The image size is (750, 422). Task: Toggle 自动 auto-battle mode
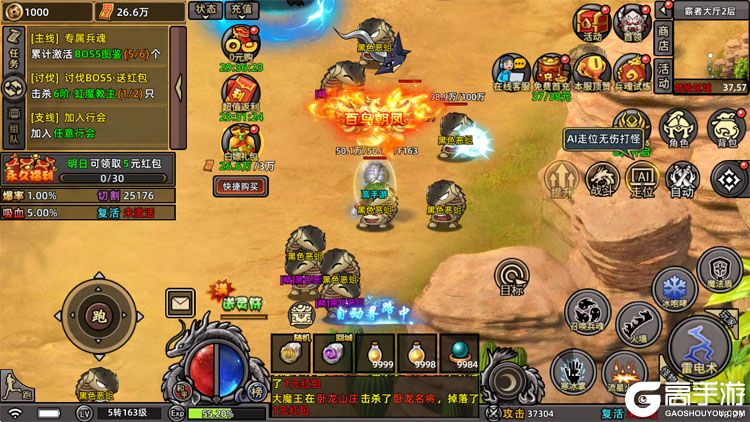(681, 178)
